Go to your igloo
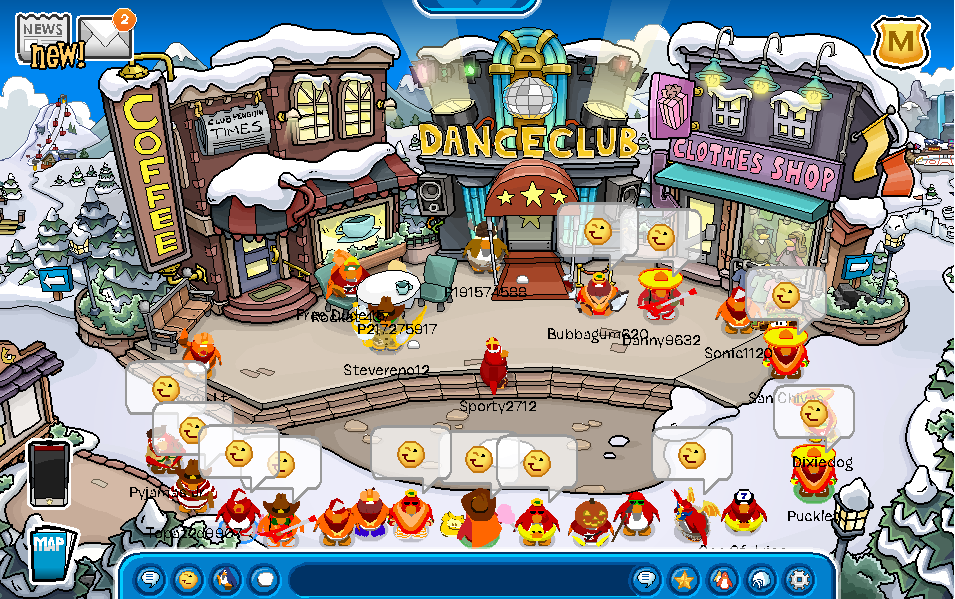The image size is (955, 599). [x=760, y=579]
